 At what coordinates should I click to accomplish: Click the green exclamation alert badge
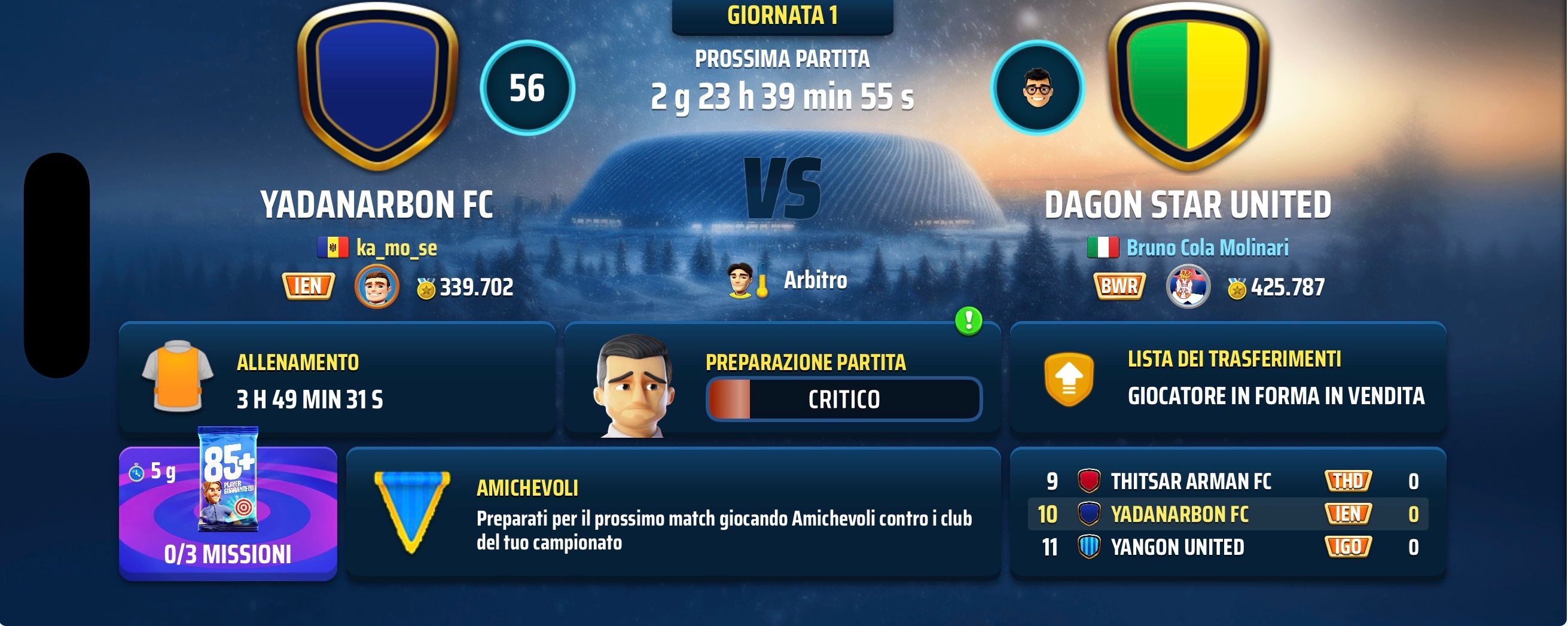coord(968,320)
